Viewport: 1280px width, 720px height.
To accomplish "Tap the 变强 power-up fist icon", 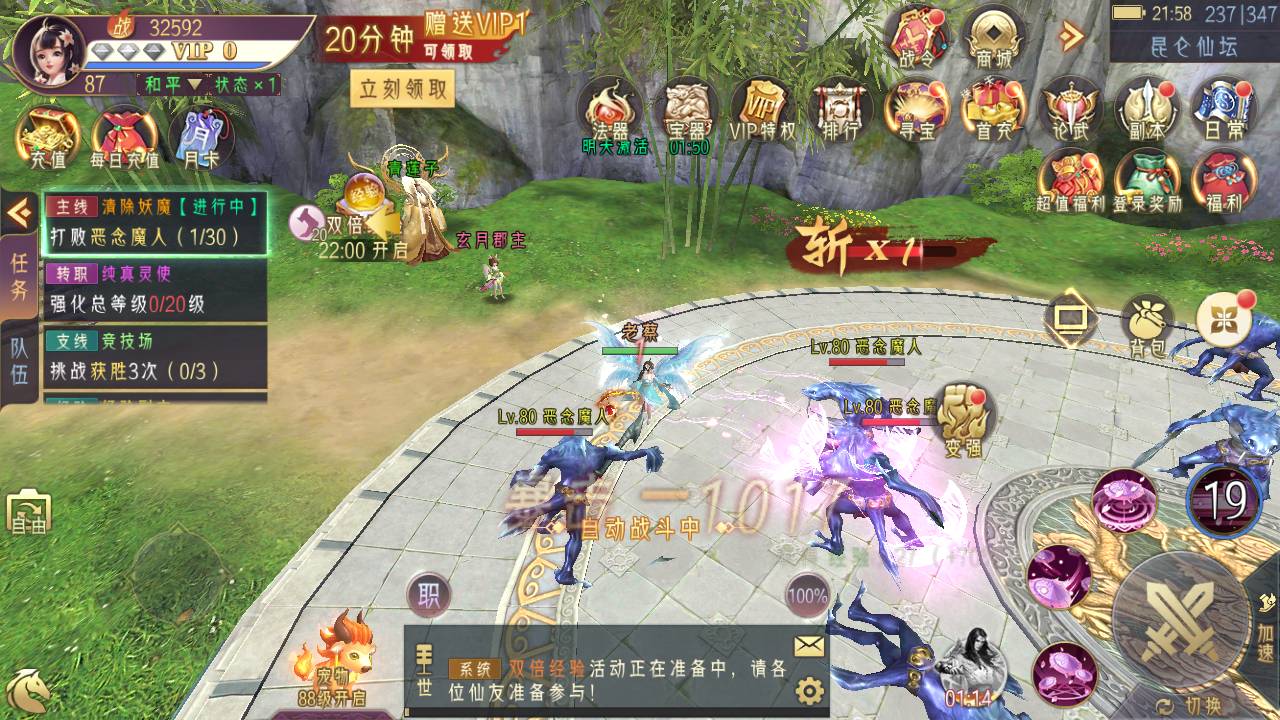I will point(962,418).
